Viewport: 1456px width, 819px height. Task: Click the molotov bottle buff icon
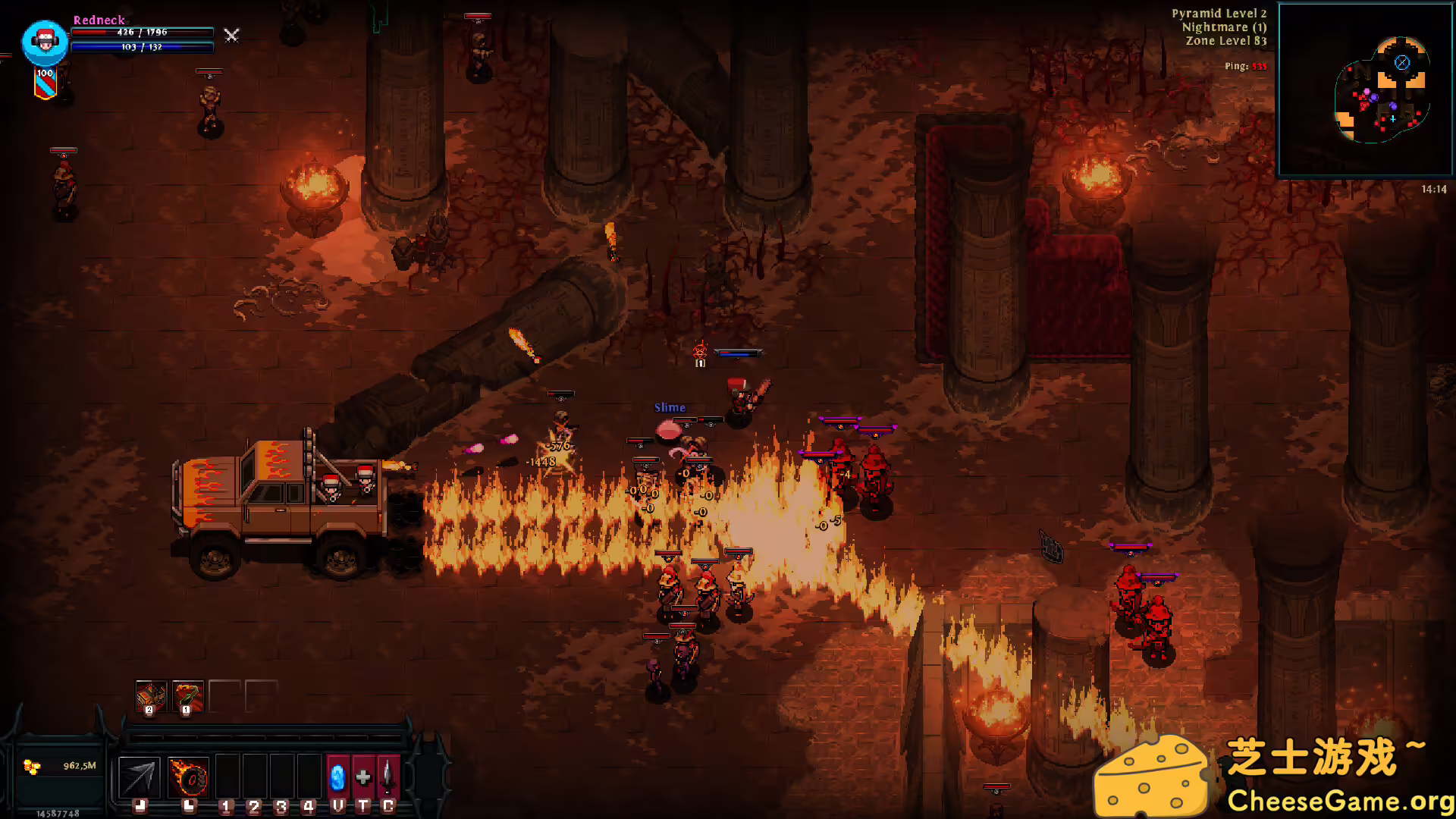tap(187, 696)
